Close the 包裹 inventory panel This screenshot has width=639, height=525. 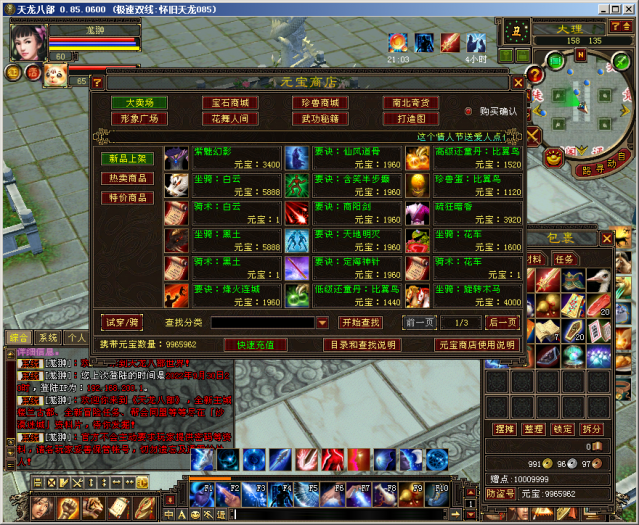pyautogui.click(x=606, y=239)
